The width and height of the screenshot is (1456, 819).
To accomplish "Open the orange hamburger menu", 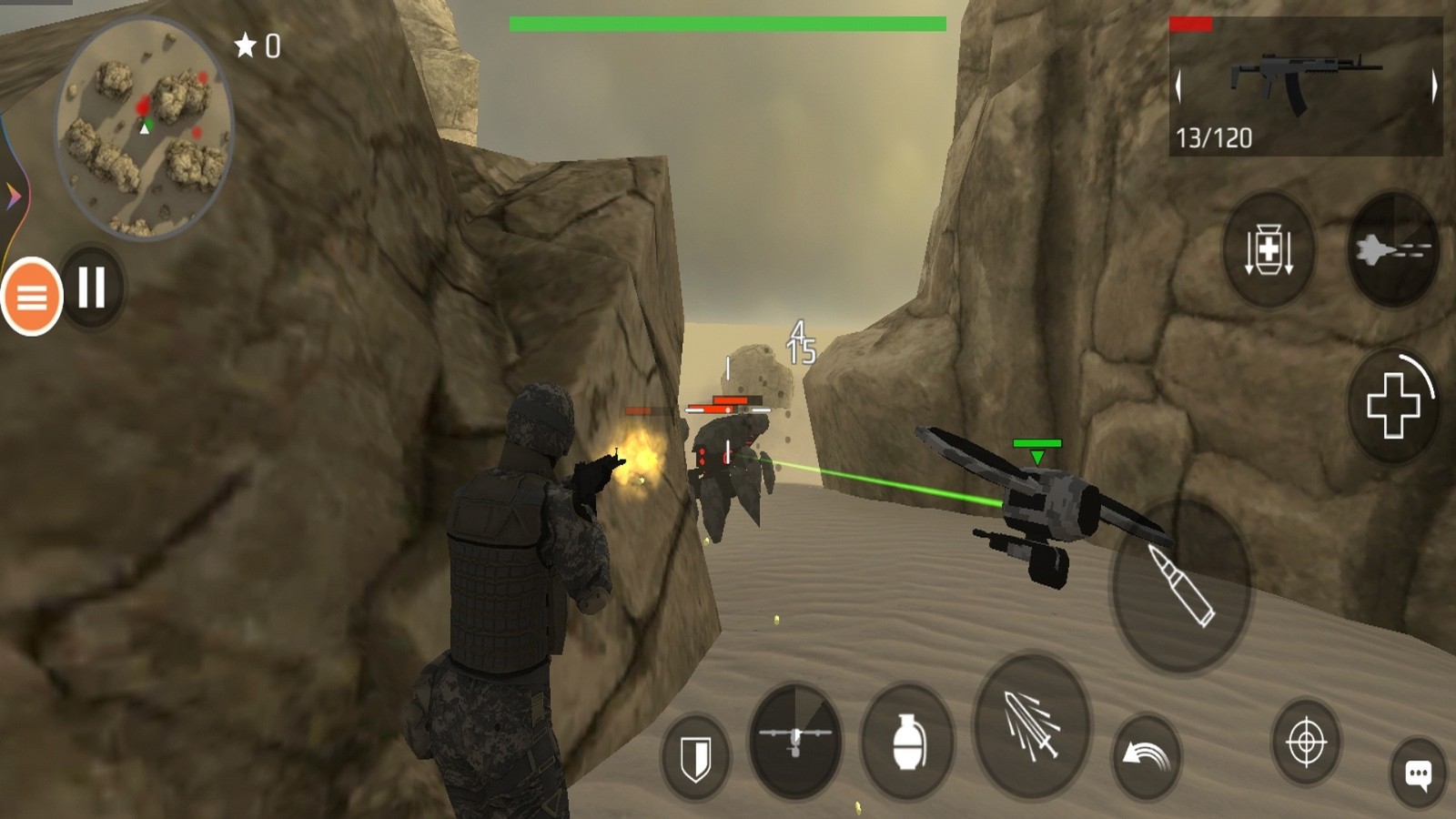I will (x=32, y=297).
